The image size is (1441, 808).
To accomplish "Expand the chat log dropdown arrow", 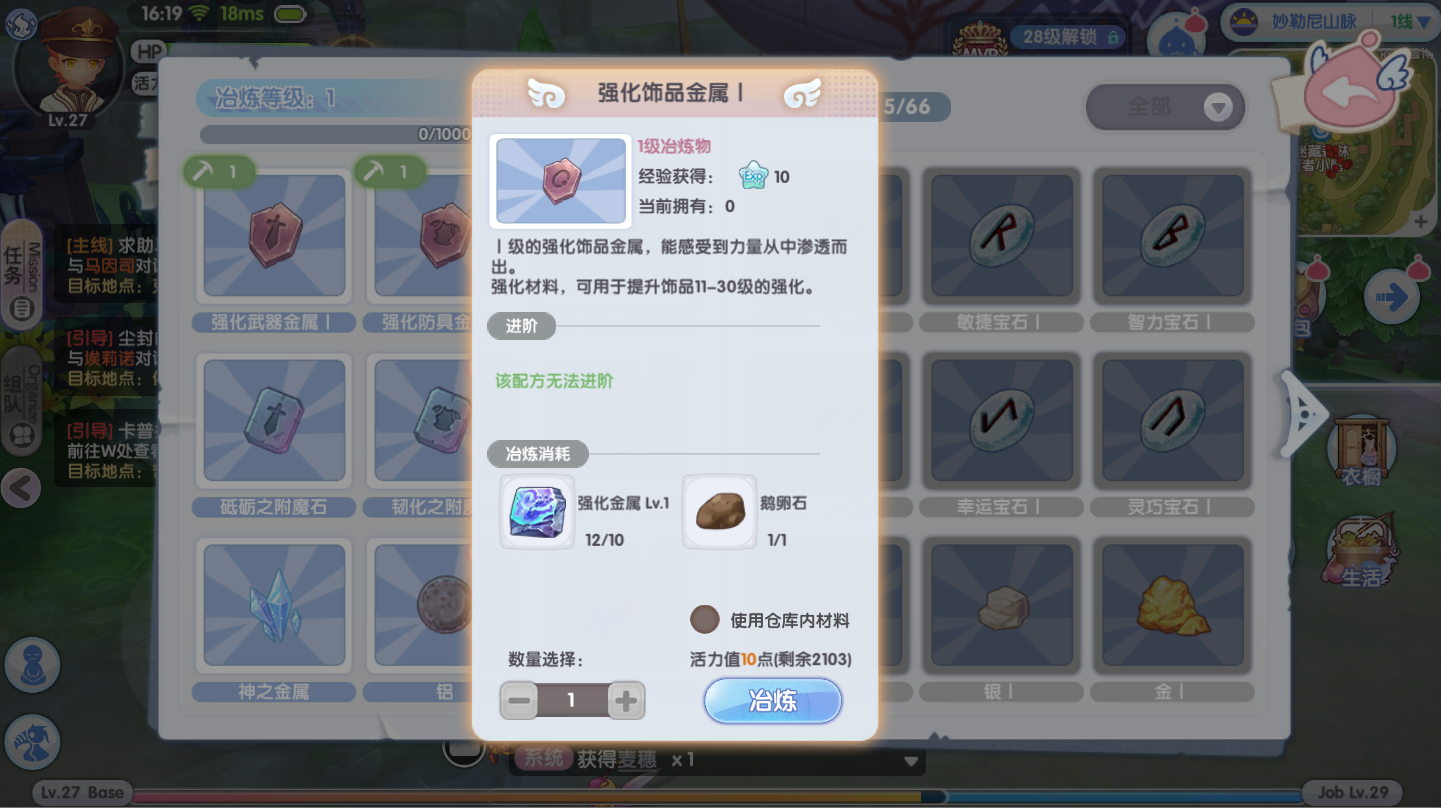I will (x=908, y=759).
